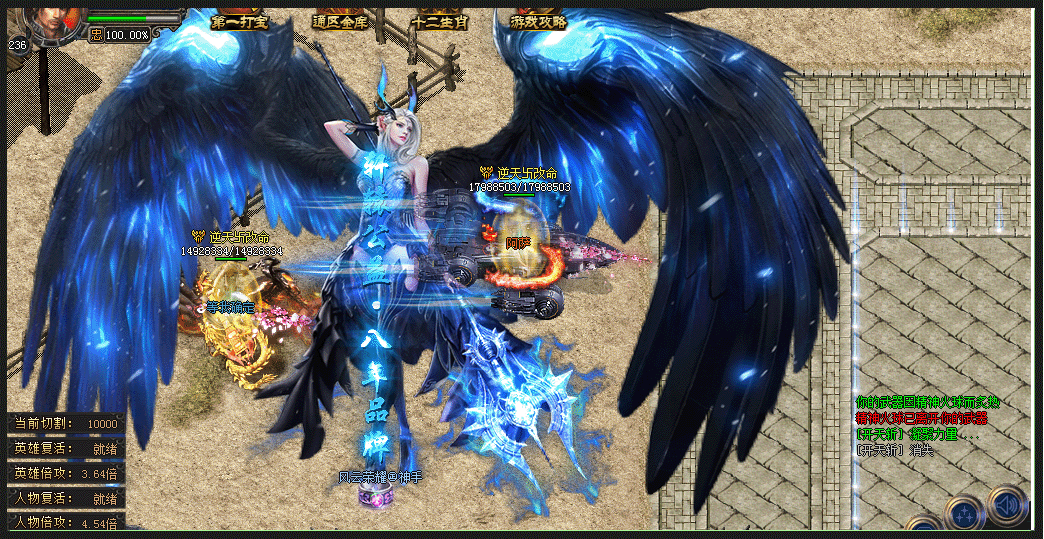Open the 游戏攻略 game guide
This screenshot has width=1044, height=539.
[540, 21]
